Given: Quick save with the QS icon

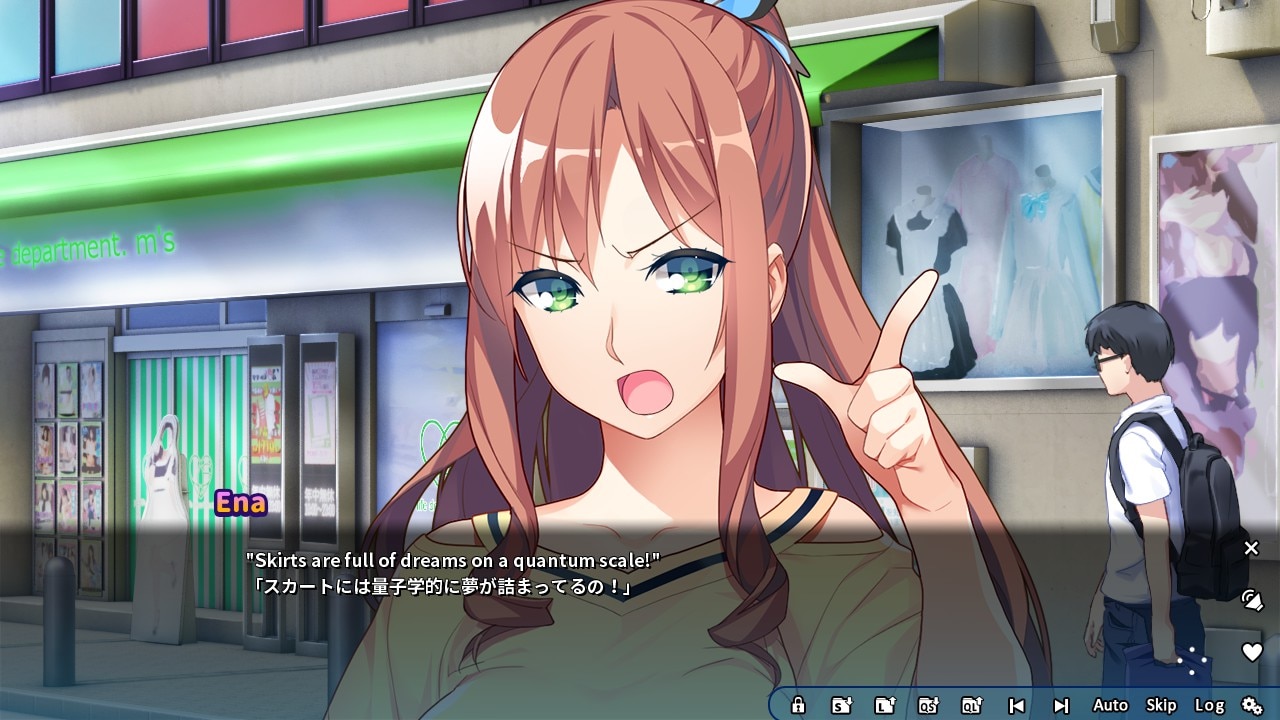Looking at the screenshot, I should tap(928, 705).
